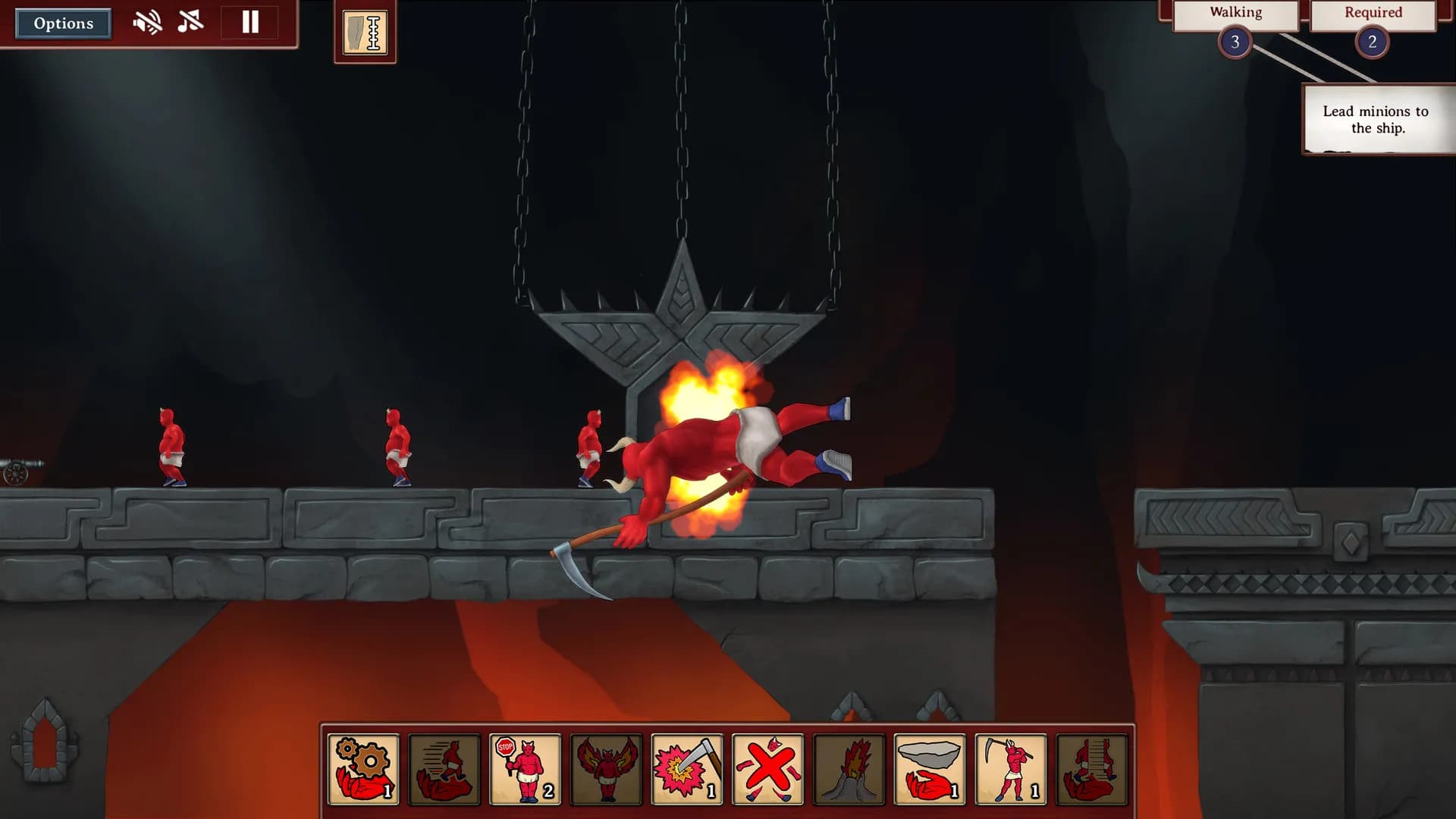Select the winged flying minion ability
The height and width of the screenshot is (819, 1456).
point(604,770)
